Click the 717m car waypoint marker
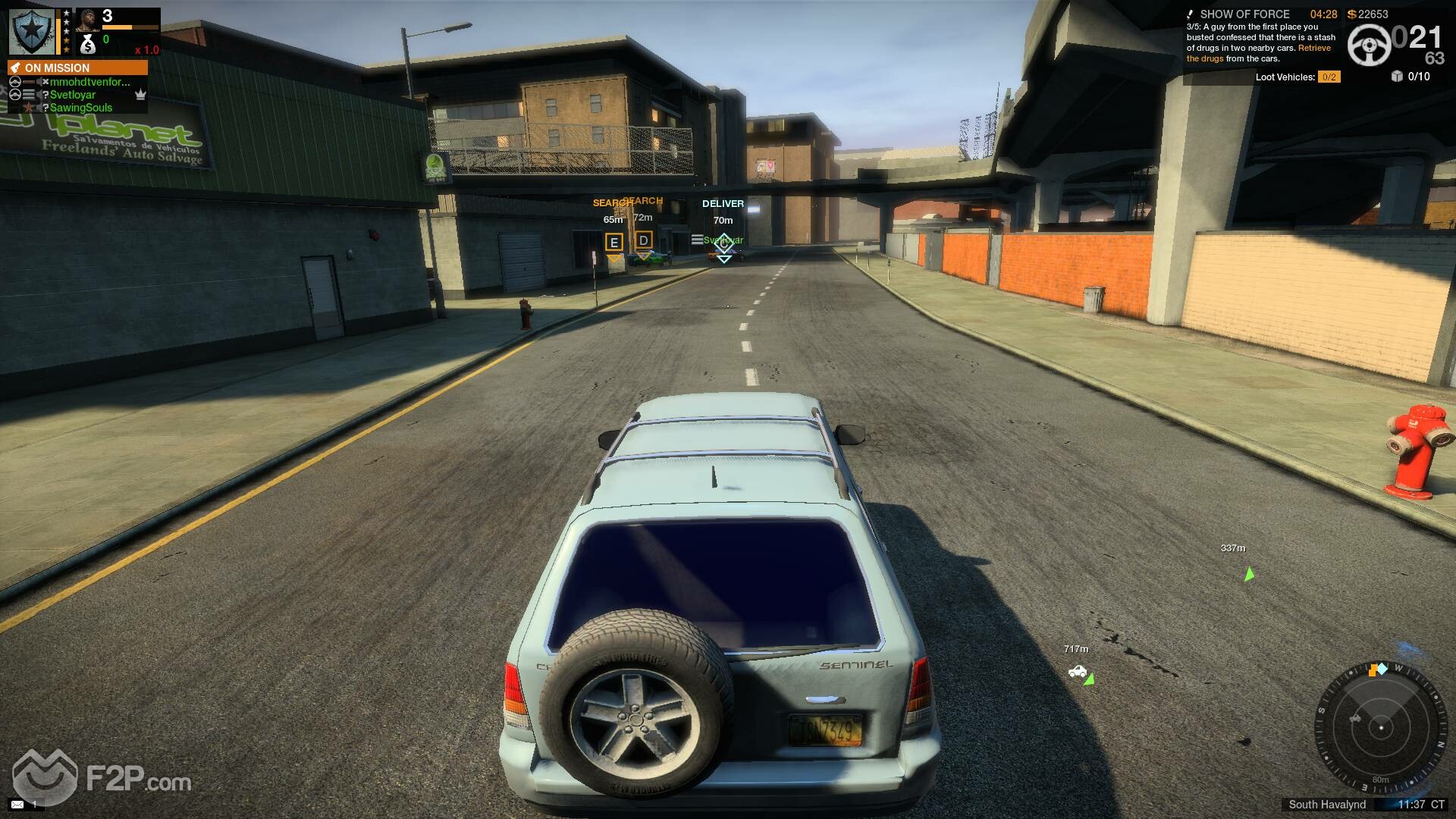The height and width of the screenshot is (819, 1456). 1078,672
